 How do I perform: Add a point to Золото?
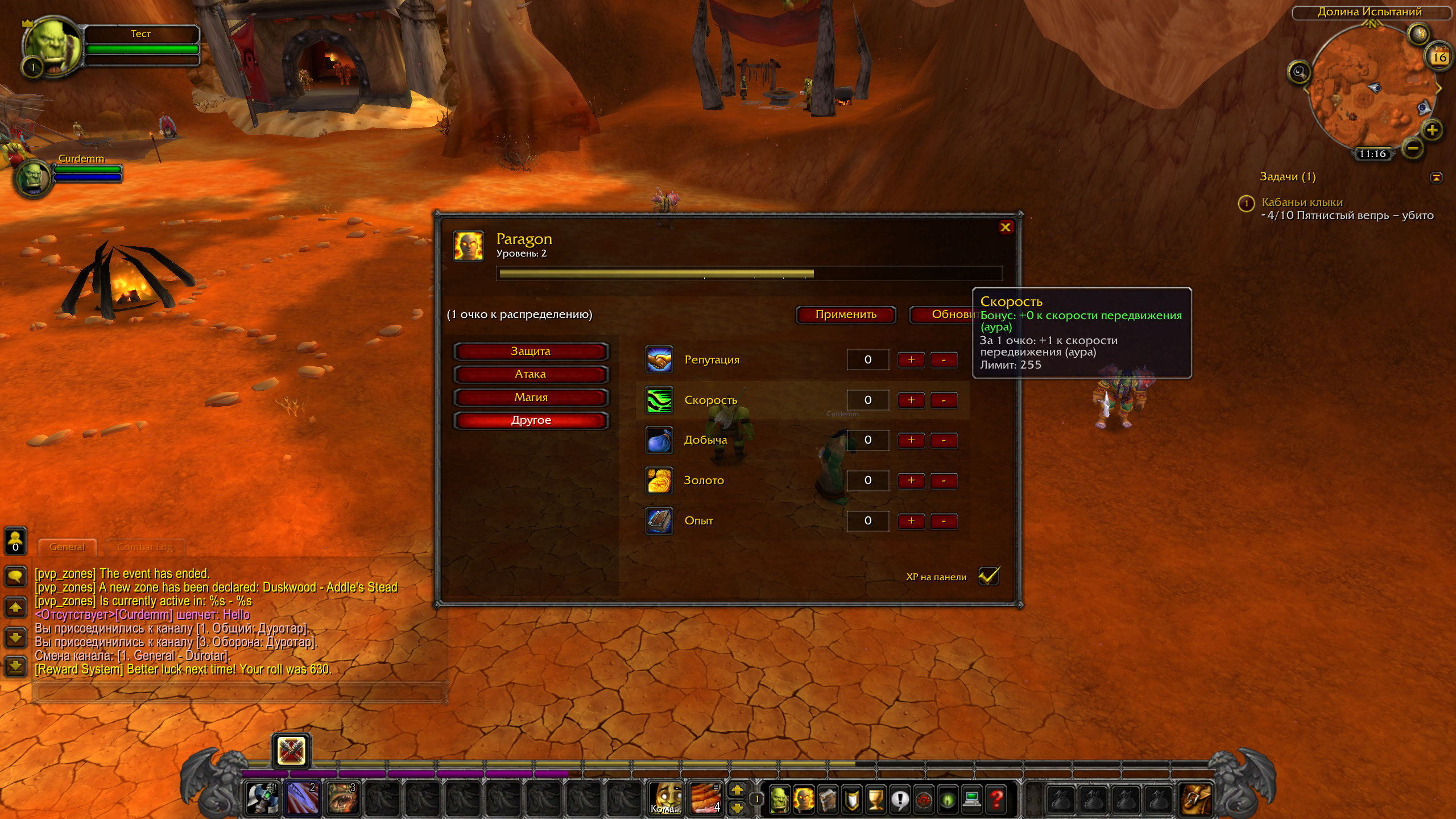pyautogui.click(x=911, y=481)
